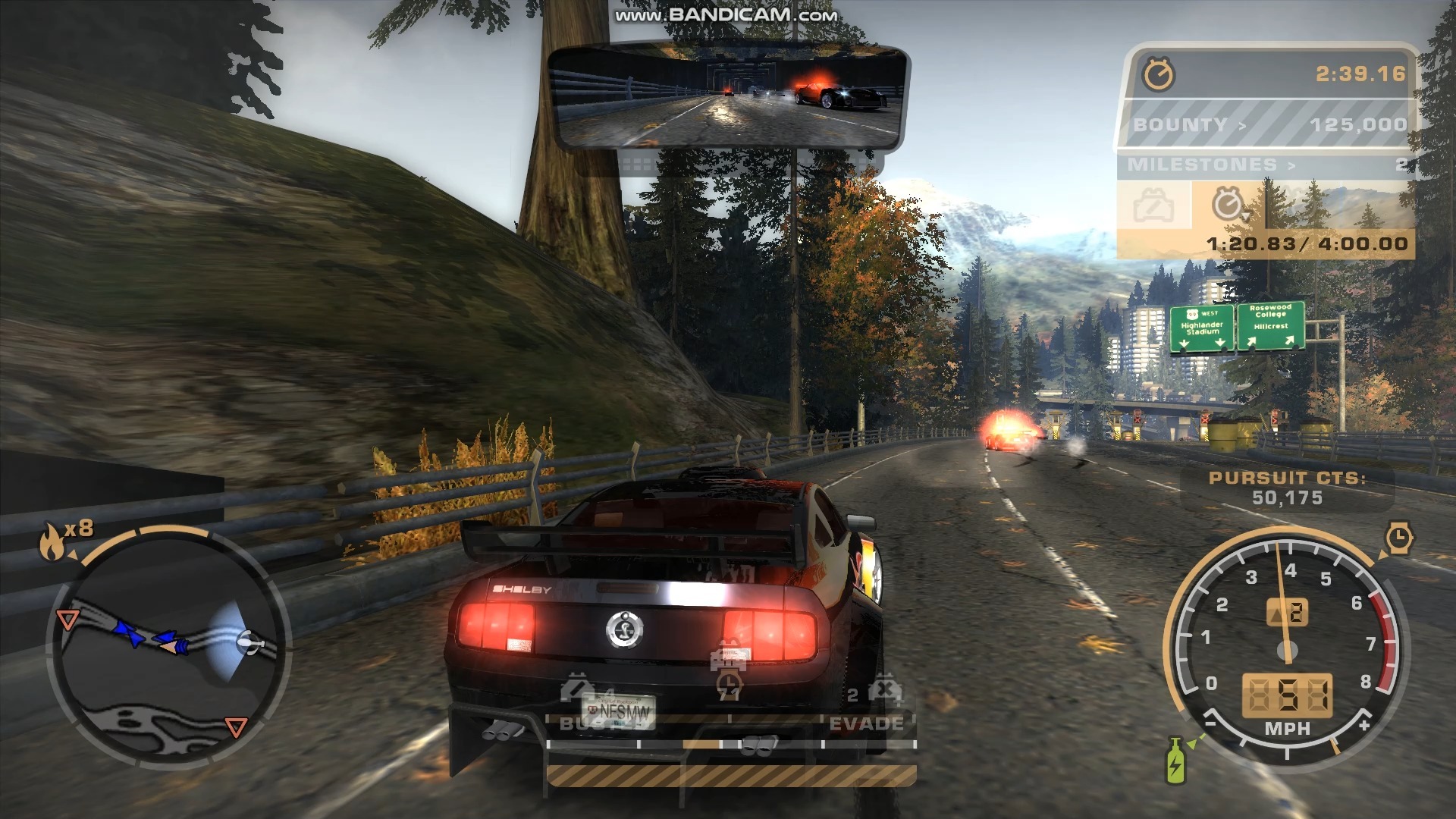Click the rear-view mirror display
This screenshot has width=1456, height=819.
point(728,96)
